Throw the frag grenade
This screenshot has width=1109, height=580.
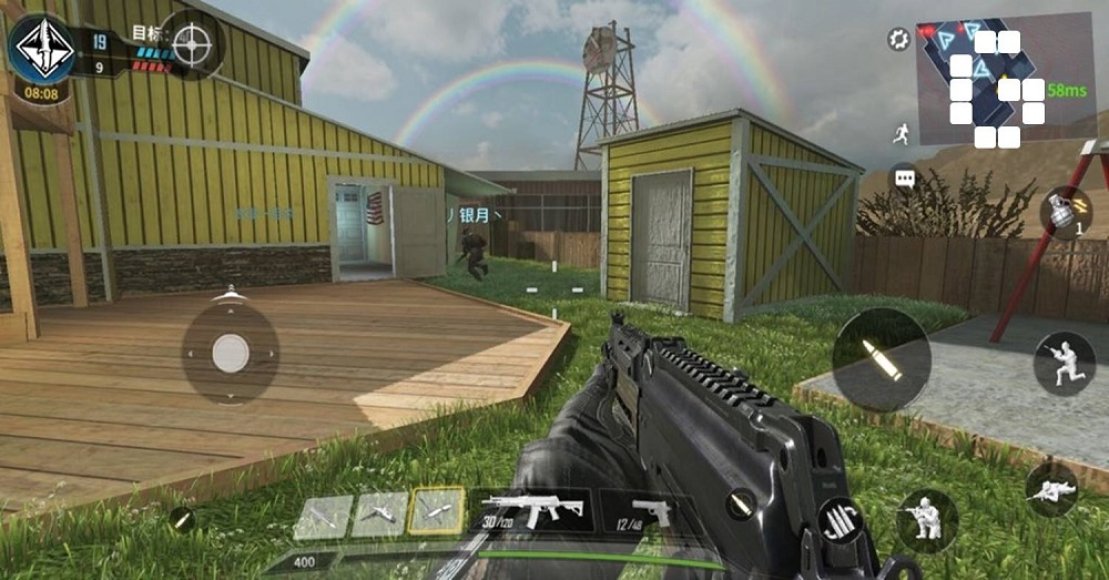pos(1062,213)
